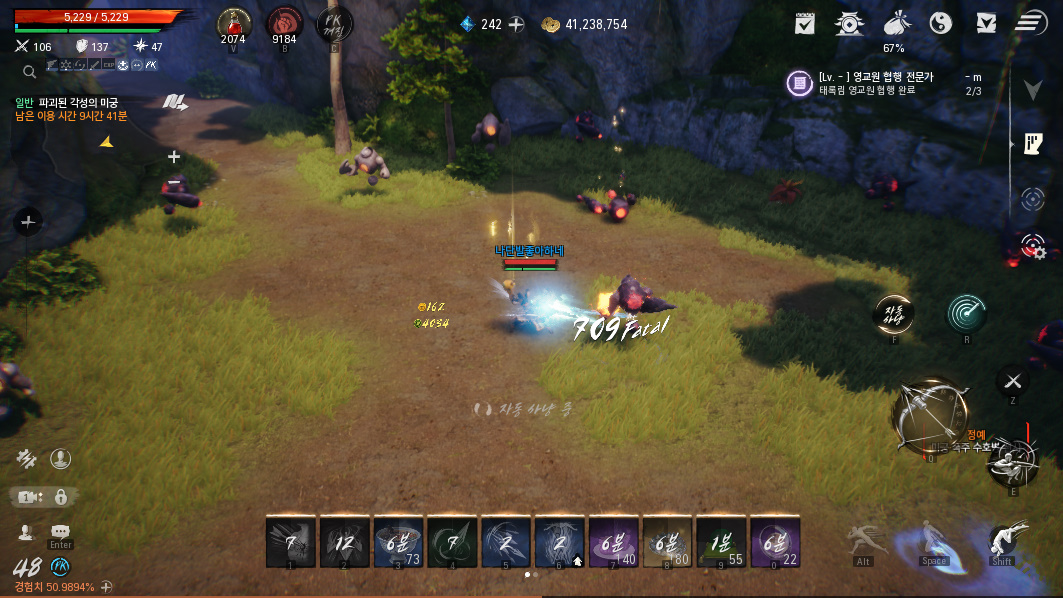Image resolution: width=1063 pixels, height=598 pixels.
Task: Click the blue PK mode badge by level
Action: click(60, 567)
